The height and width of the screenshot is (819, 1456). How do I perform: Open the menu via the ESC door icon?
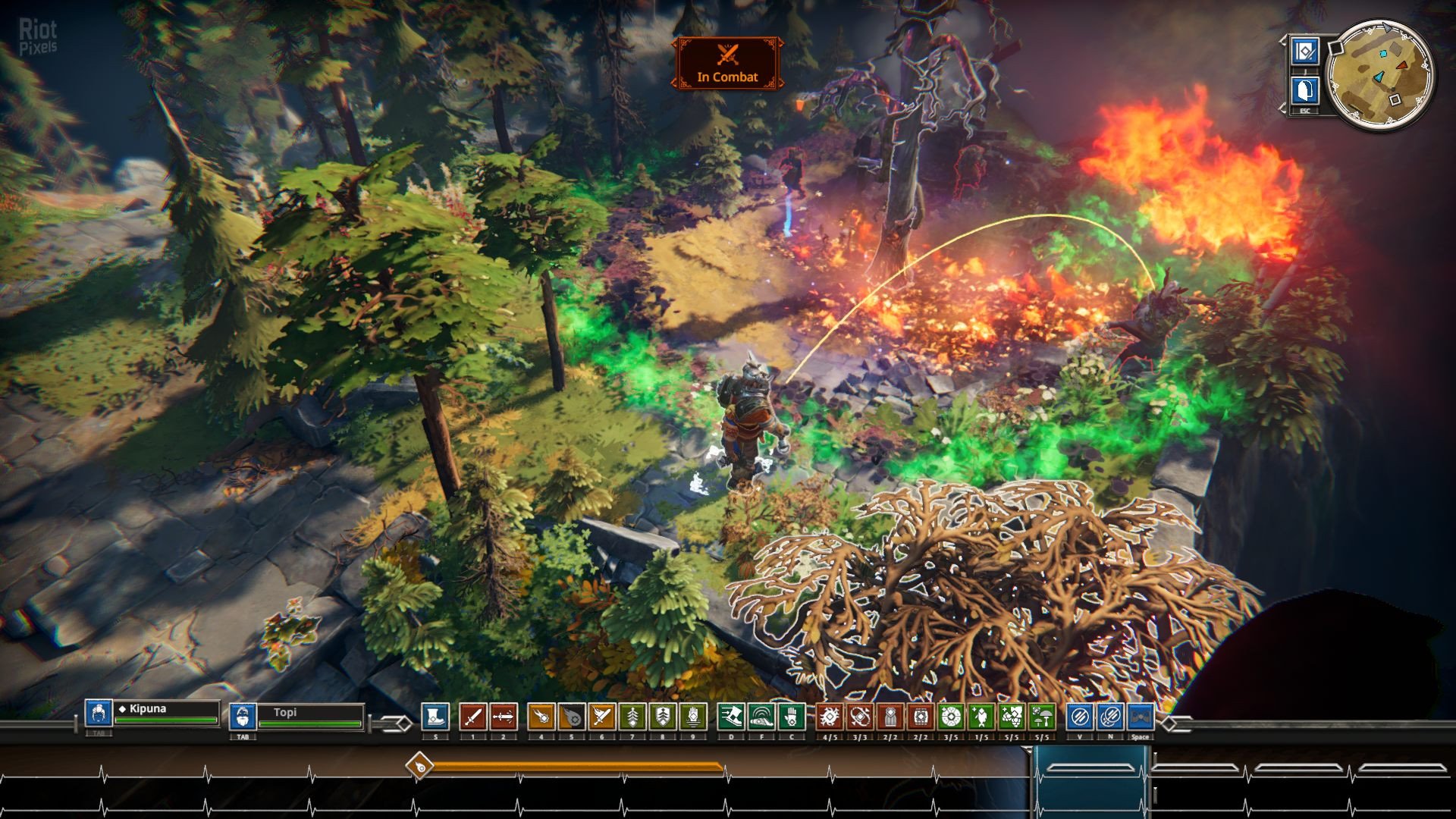coord(1304,92)
